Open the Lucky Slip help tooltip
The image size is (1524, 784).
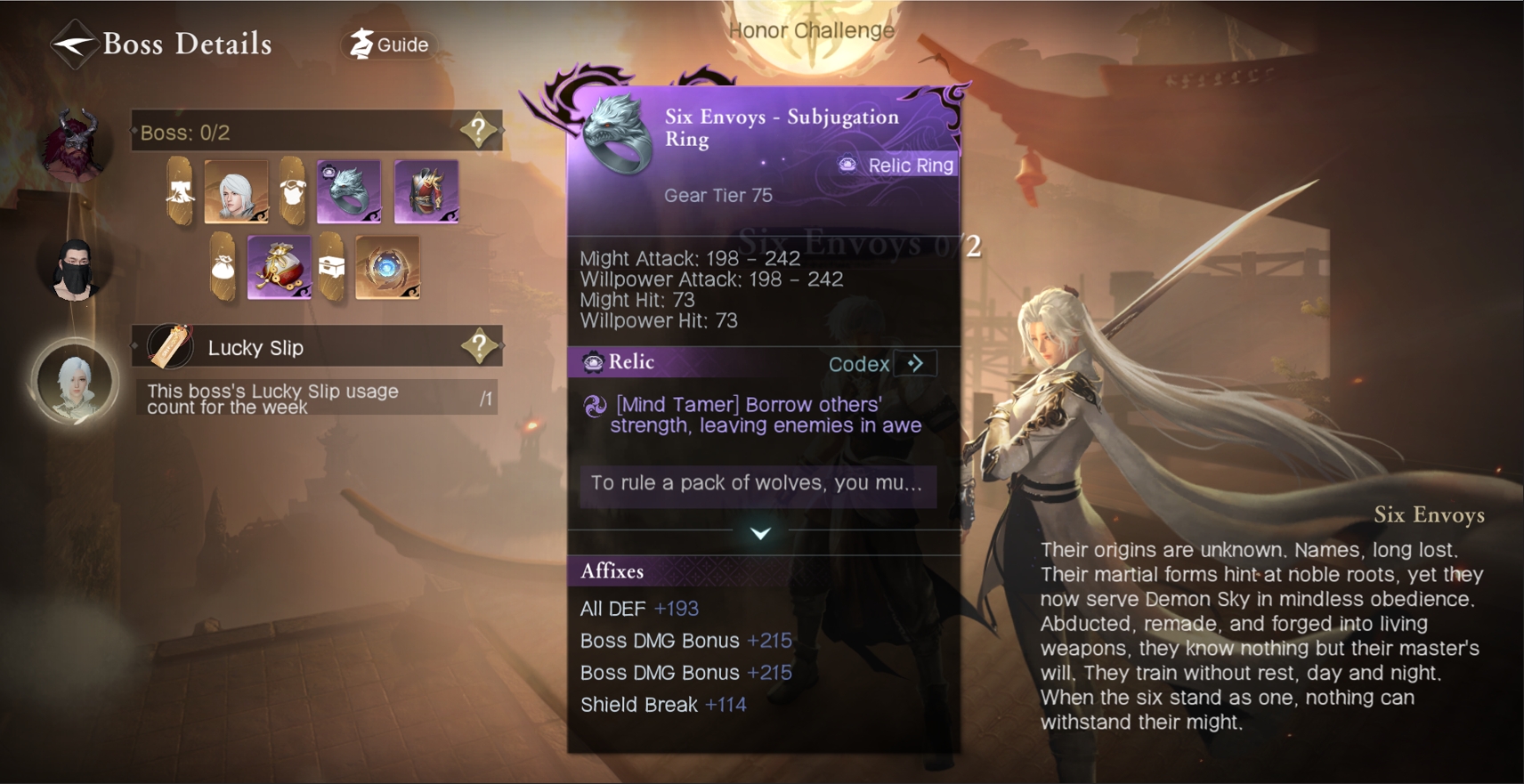479,346
